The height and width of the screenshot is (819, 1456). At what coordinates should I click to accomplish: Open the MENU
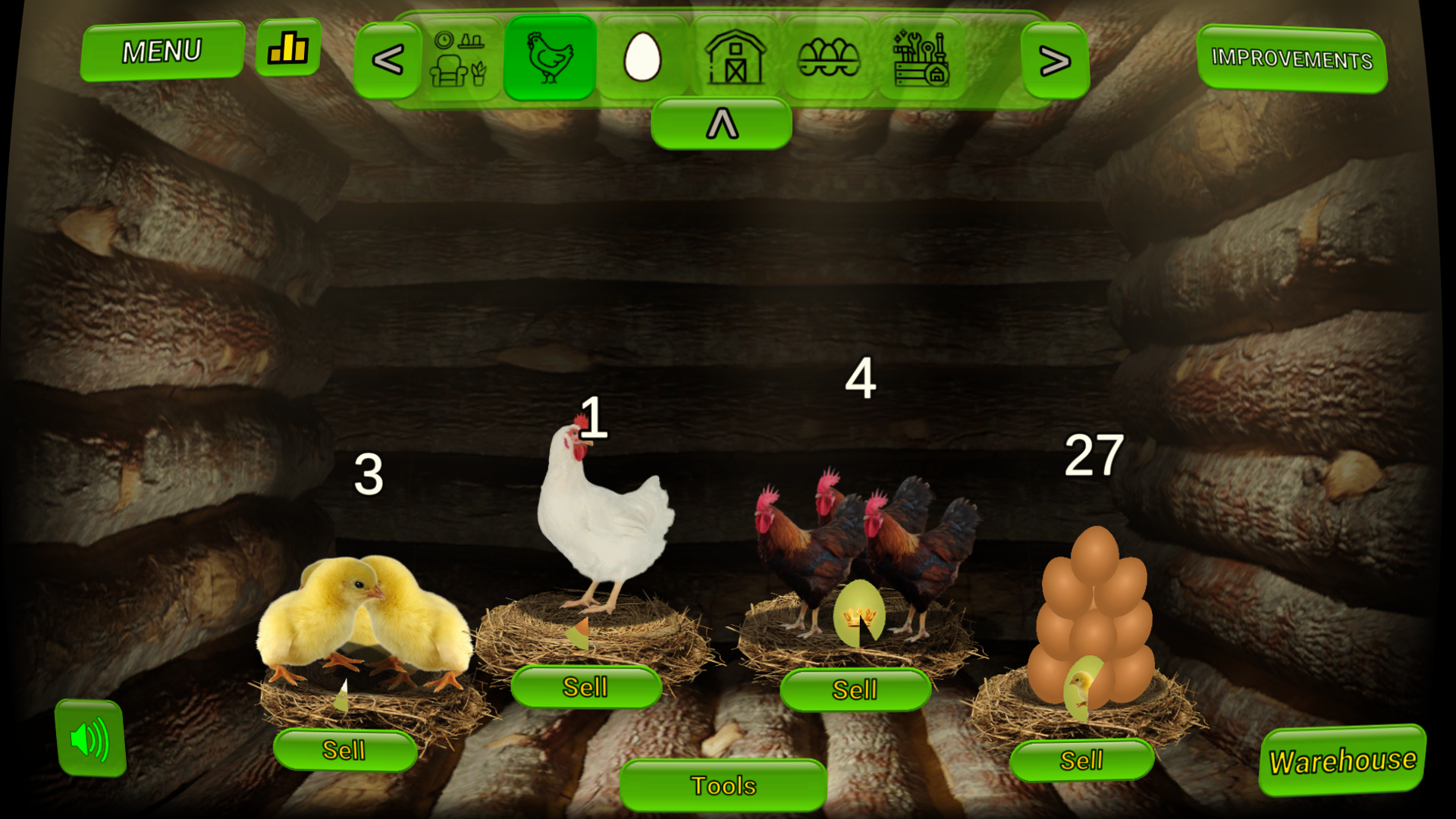coord(162,50)
